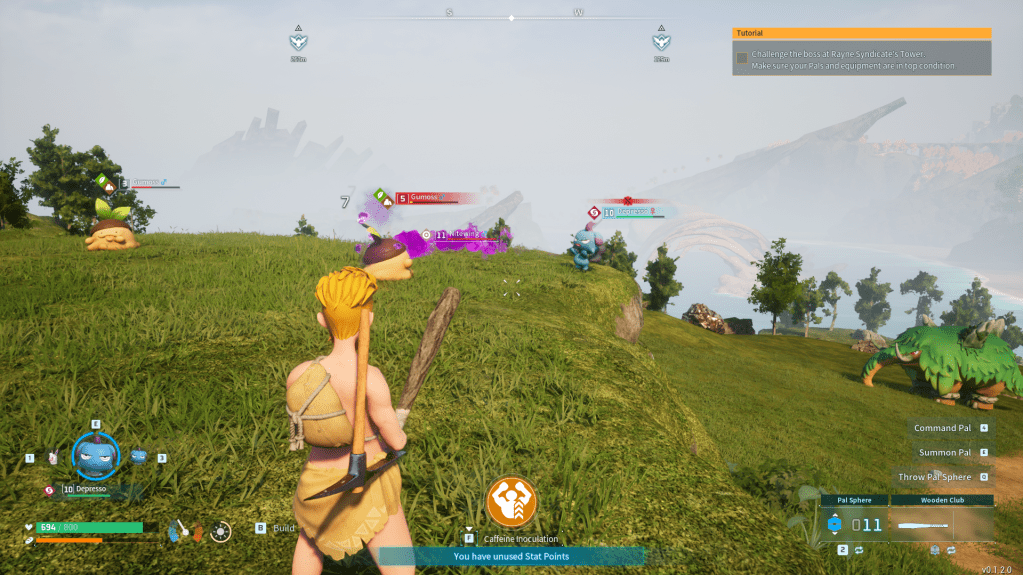Cycle the Pal Sphere type swap arrows

(x=858, y=550)
